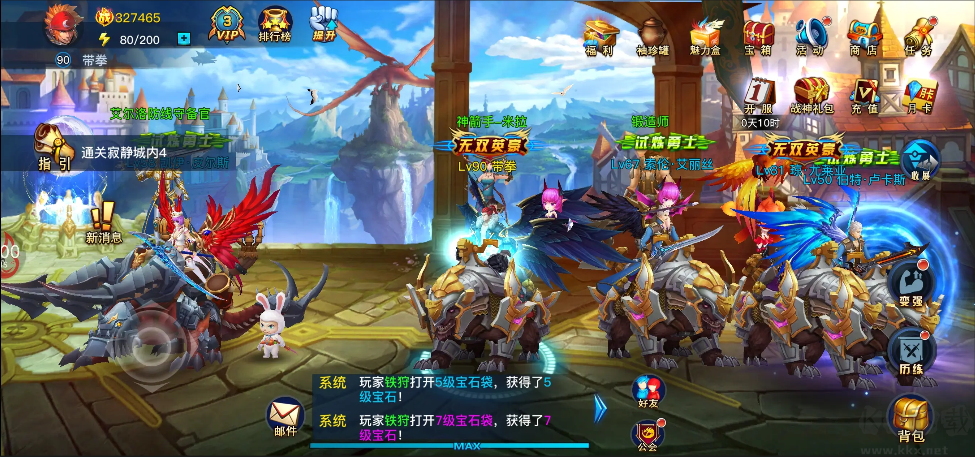Check the 新消息 new message alert
This screenshot has height=457, width=975.
[103, 221]
